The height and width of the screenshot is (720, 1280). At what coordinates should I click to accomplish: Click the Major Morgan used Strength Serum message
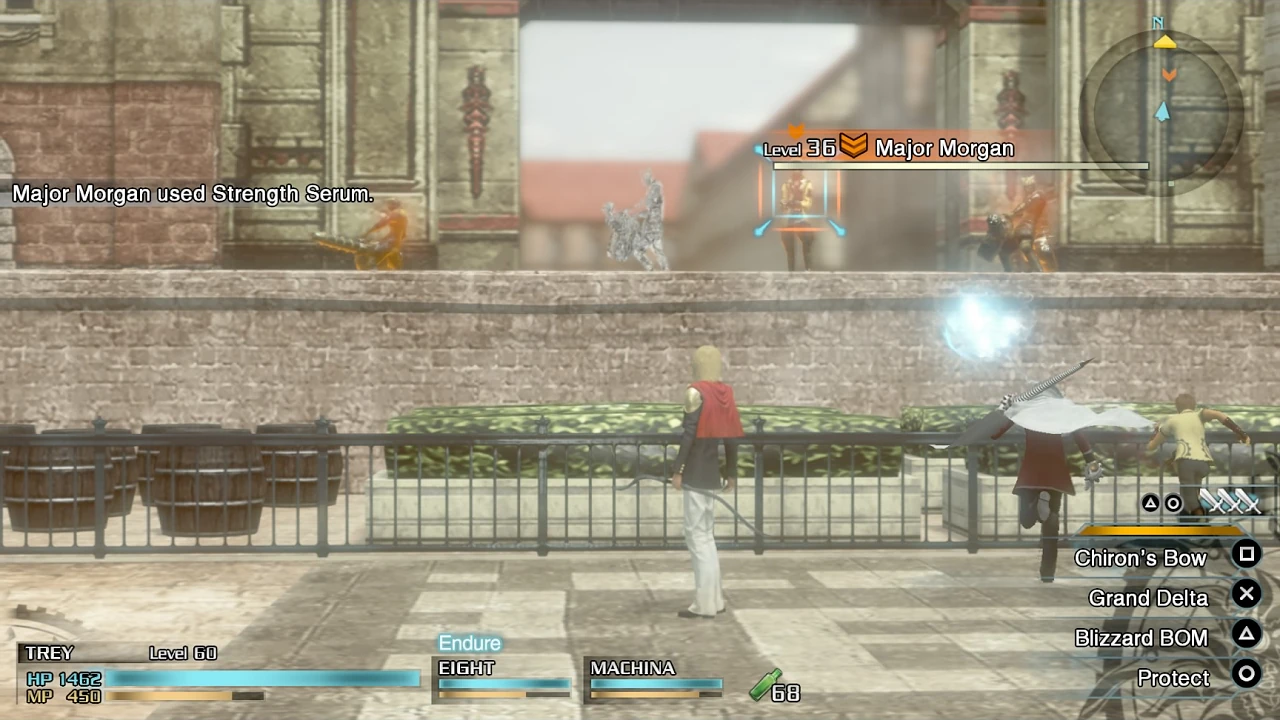pos(191,193)
